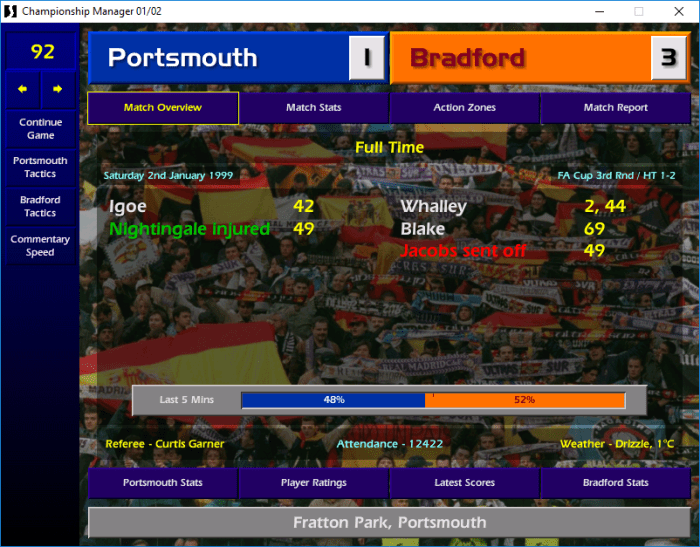The image size is (700, 547).
Task: View Bradford Stats
Action: pyautogui.click(x=615, y=483)
